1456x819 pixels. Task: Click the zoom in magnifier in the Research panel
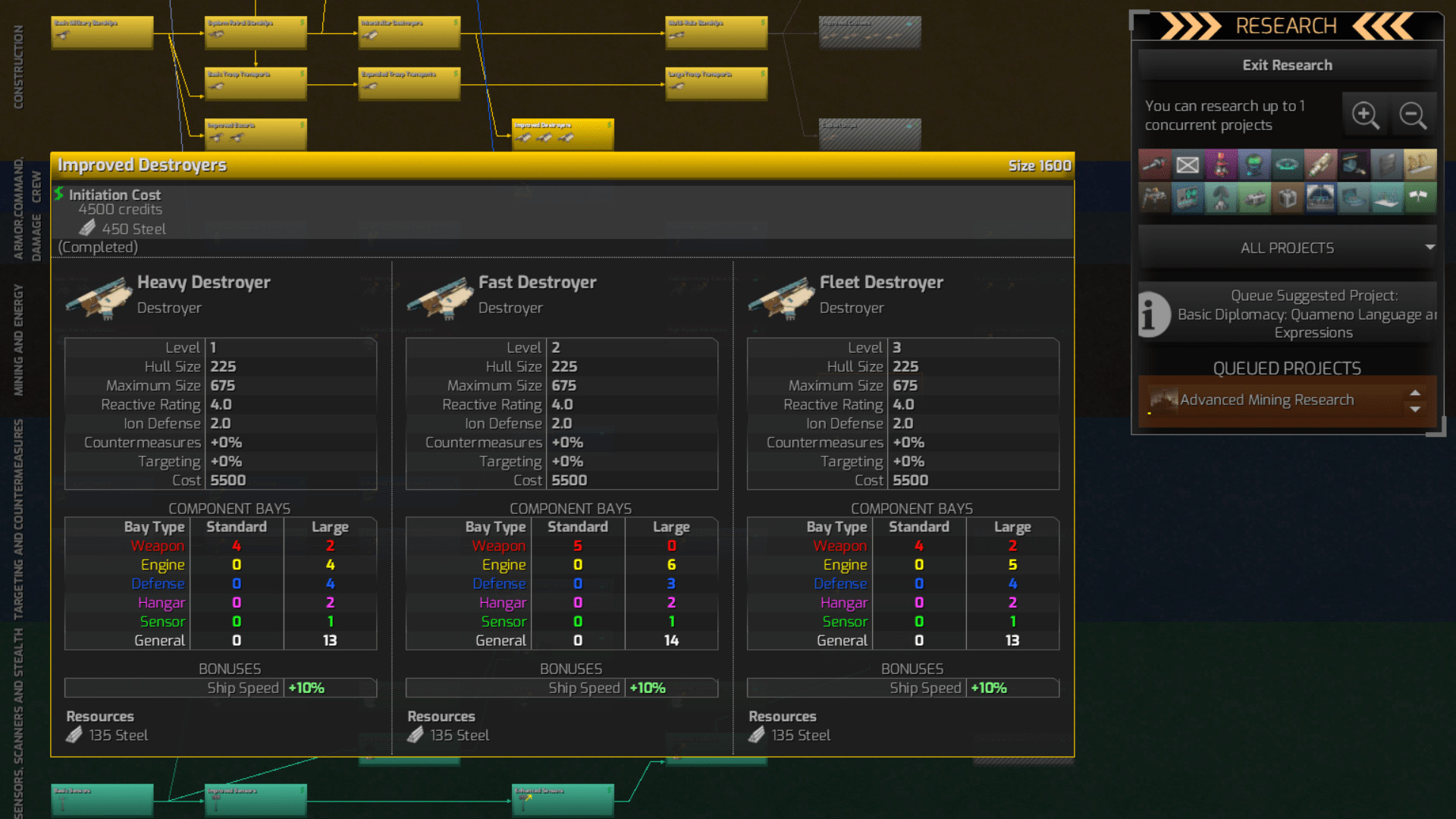point(1366,115)
